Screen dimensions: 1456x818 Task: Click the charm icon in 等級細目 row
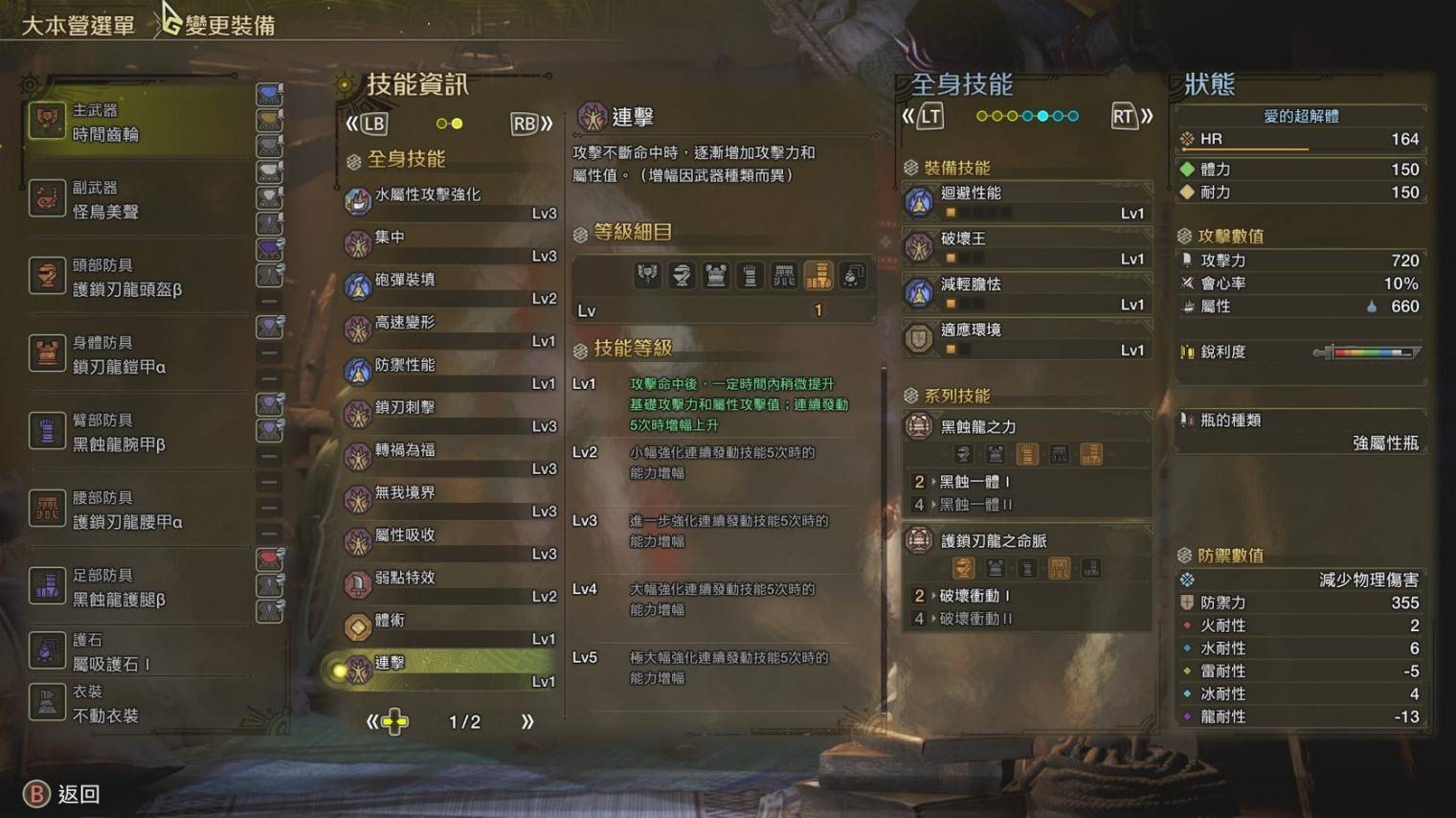[x=852, y=275]
